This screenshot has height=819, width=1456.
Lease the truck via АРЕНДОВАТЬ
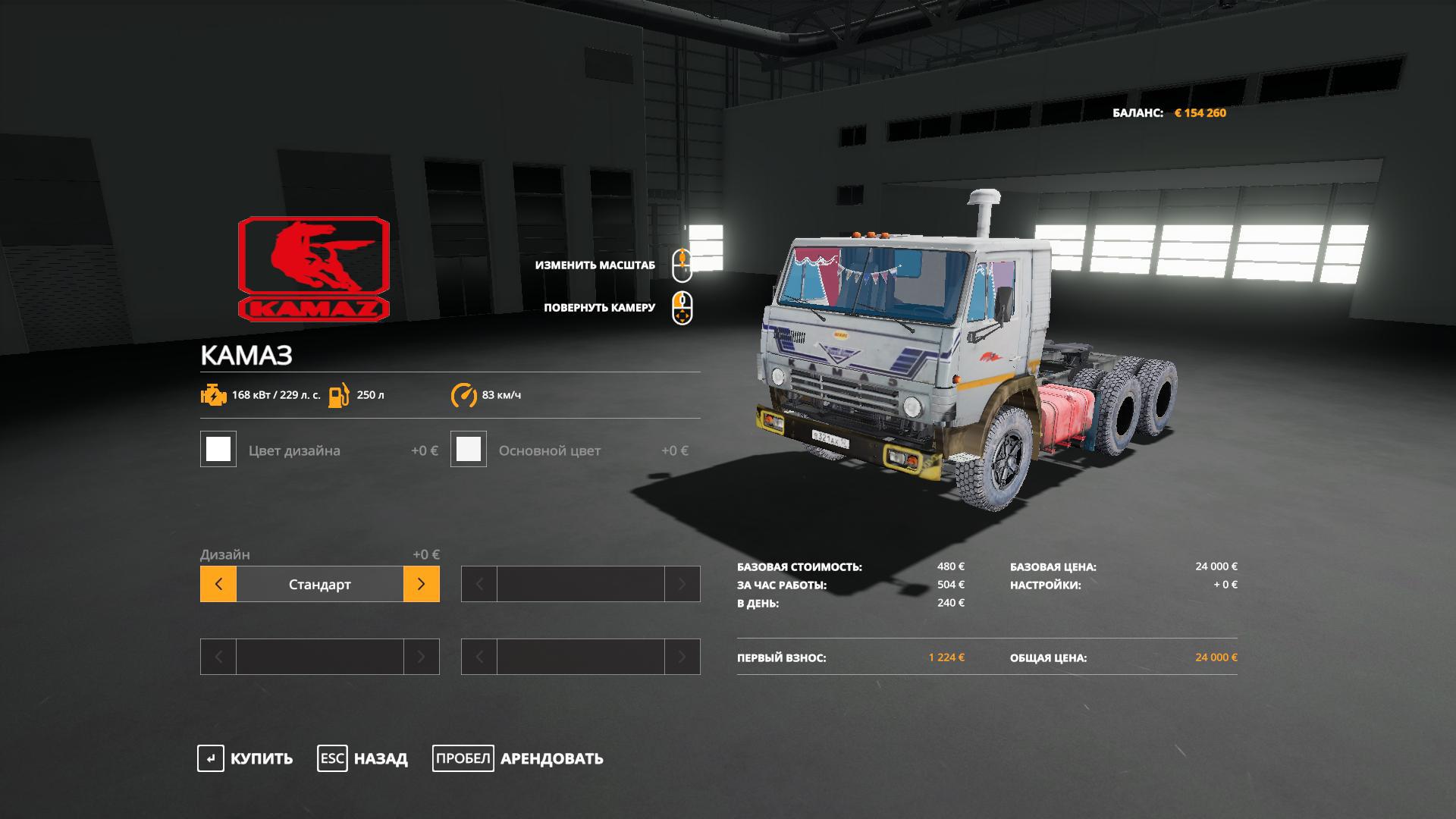[x=518, y=758]
